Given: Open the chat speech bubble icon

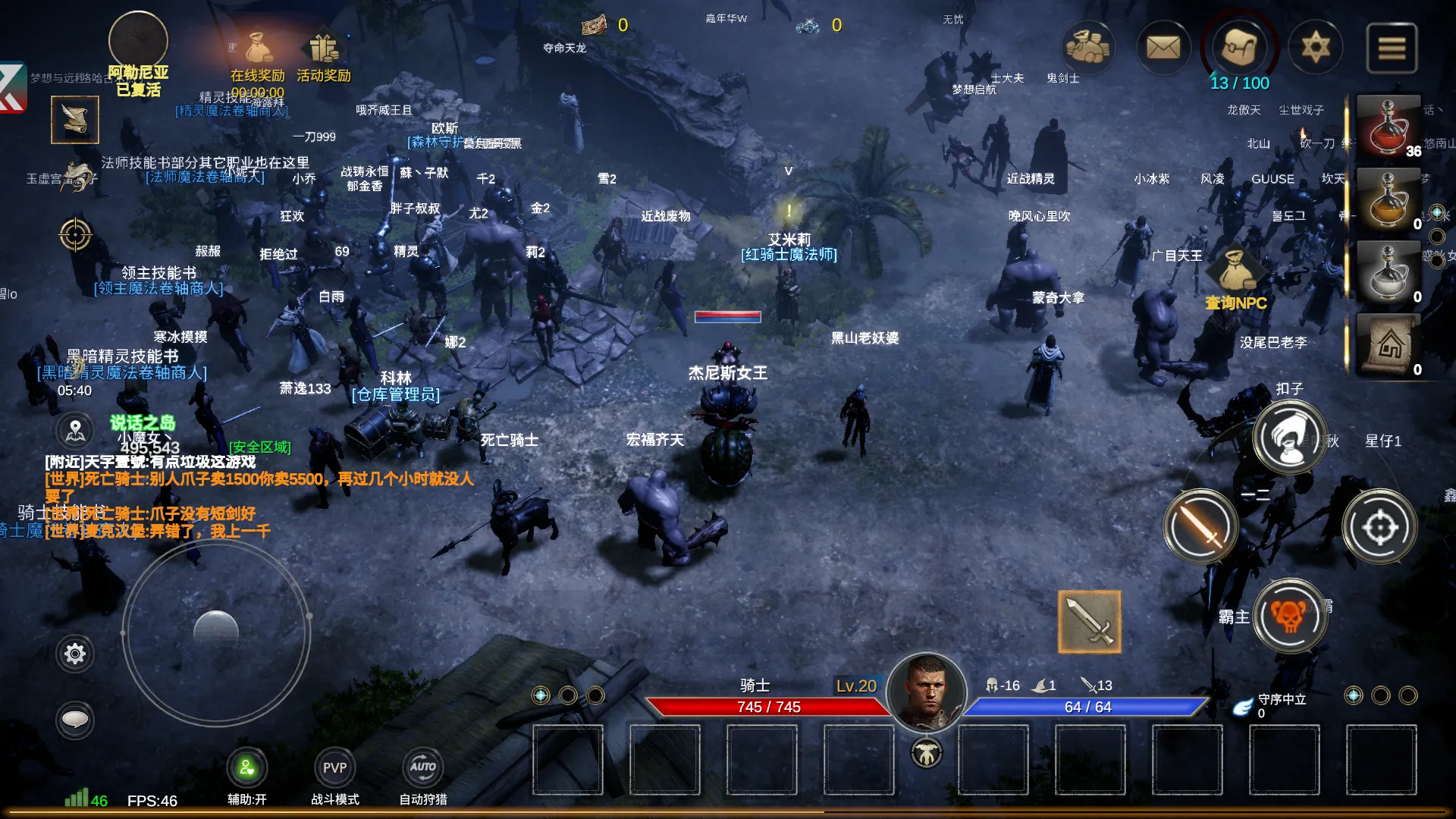Looking at the screenshot, I should coord(75,720).
